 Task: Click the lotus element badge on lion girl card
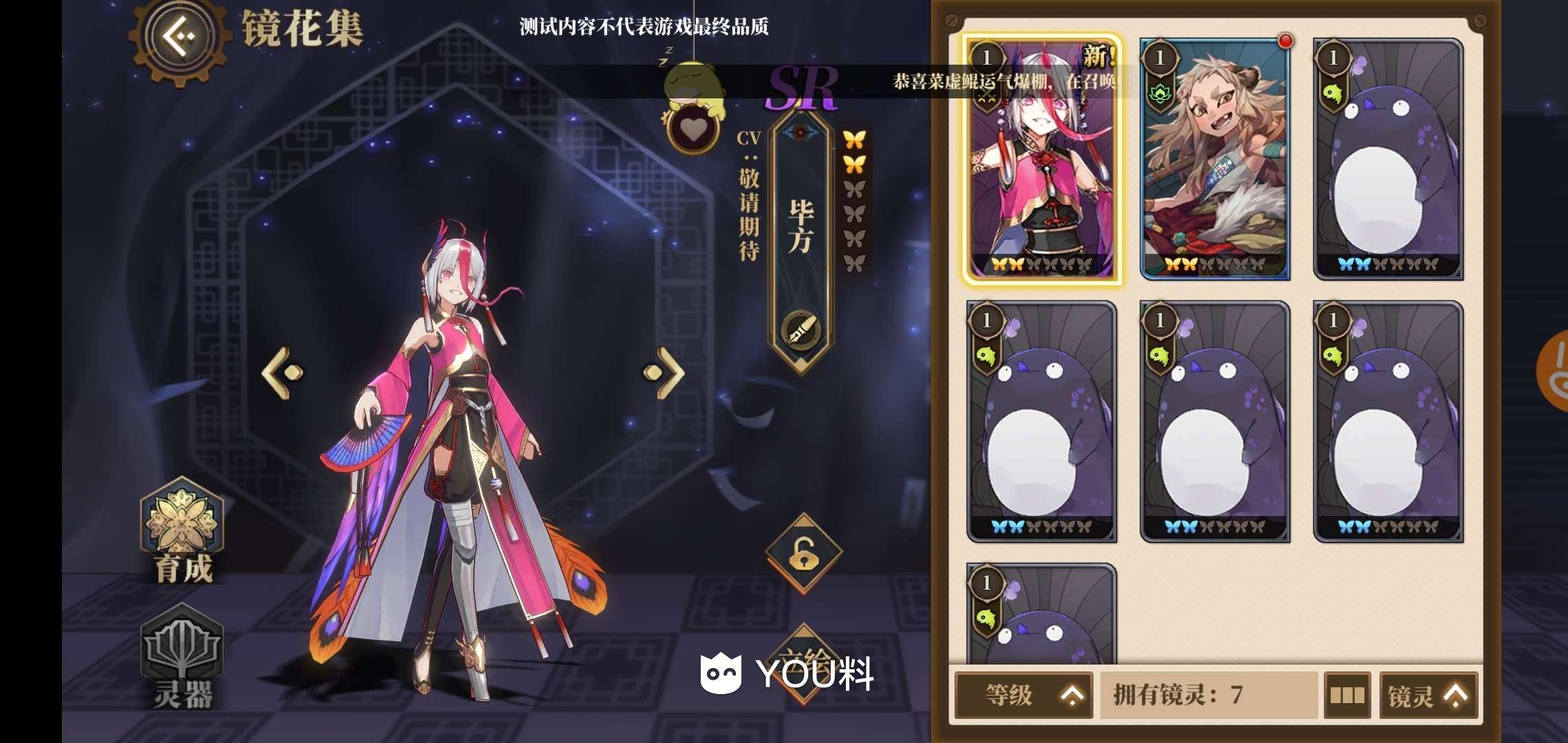coord(1162,93)
